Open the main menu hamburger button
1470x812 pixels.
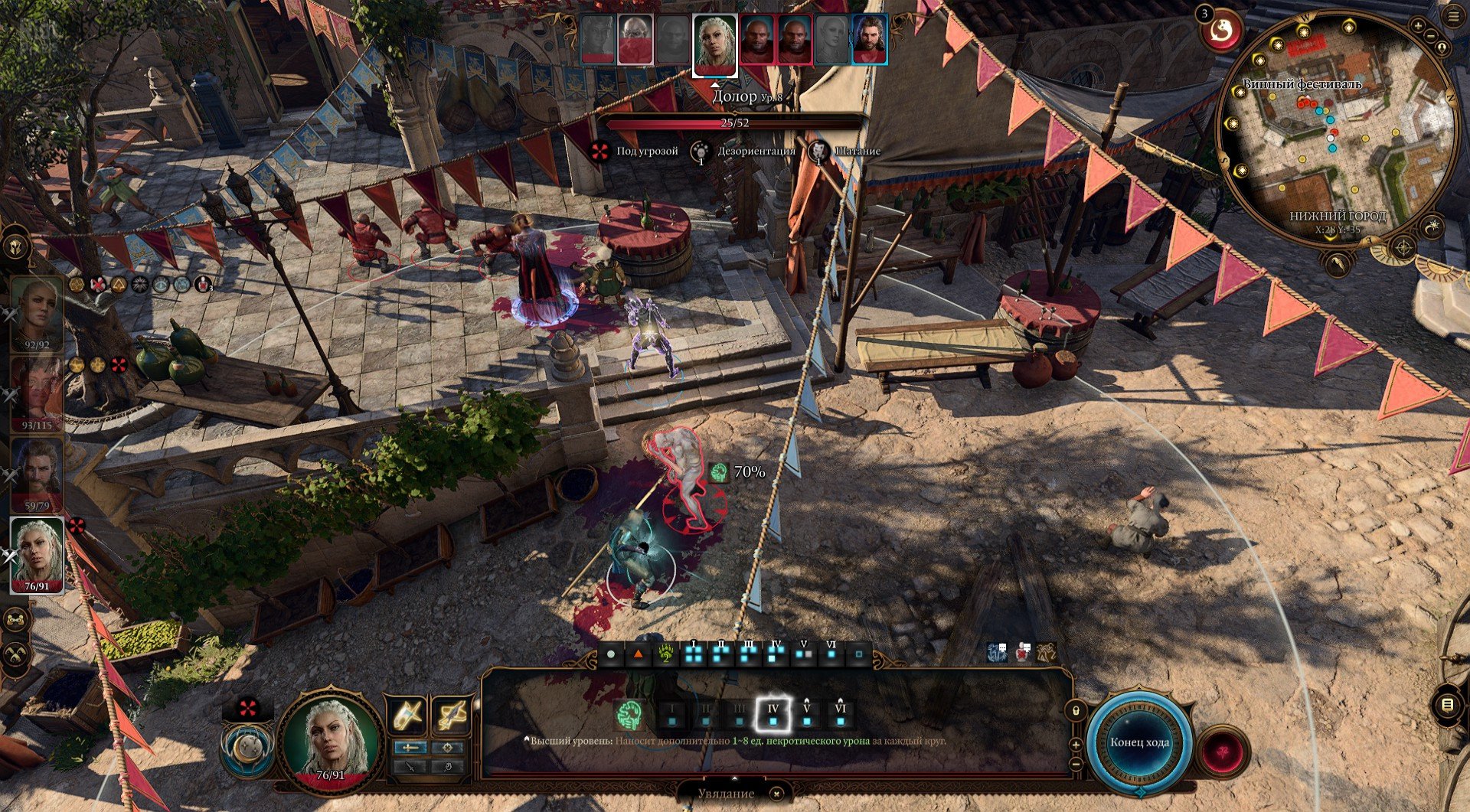[1453, 18]
